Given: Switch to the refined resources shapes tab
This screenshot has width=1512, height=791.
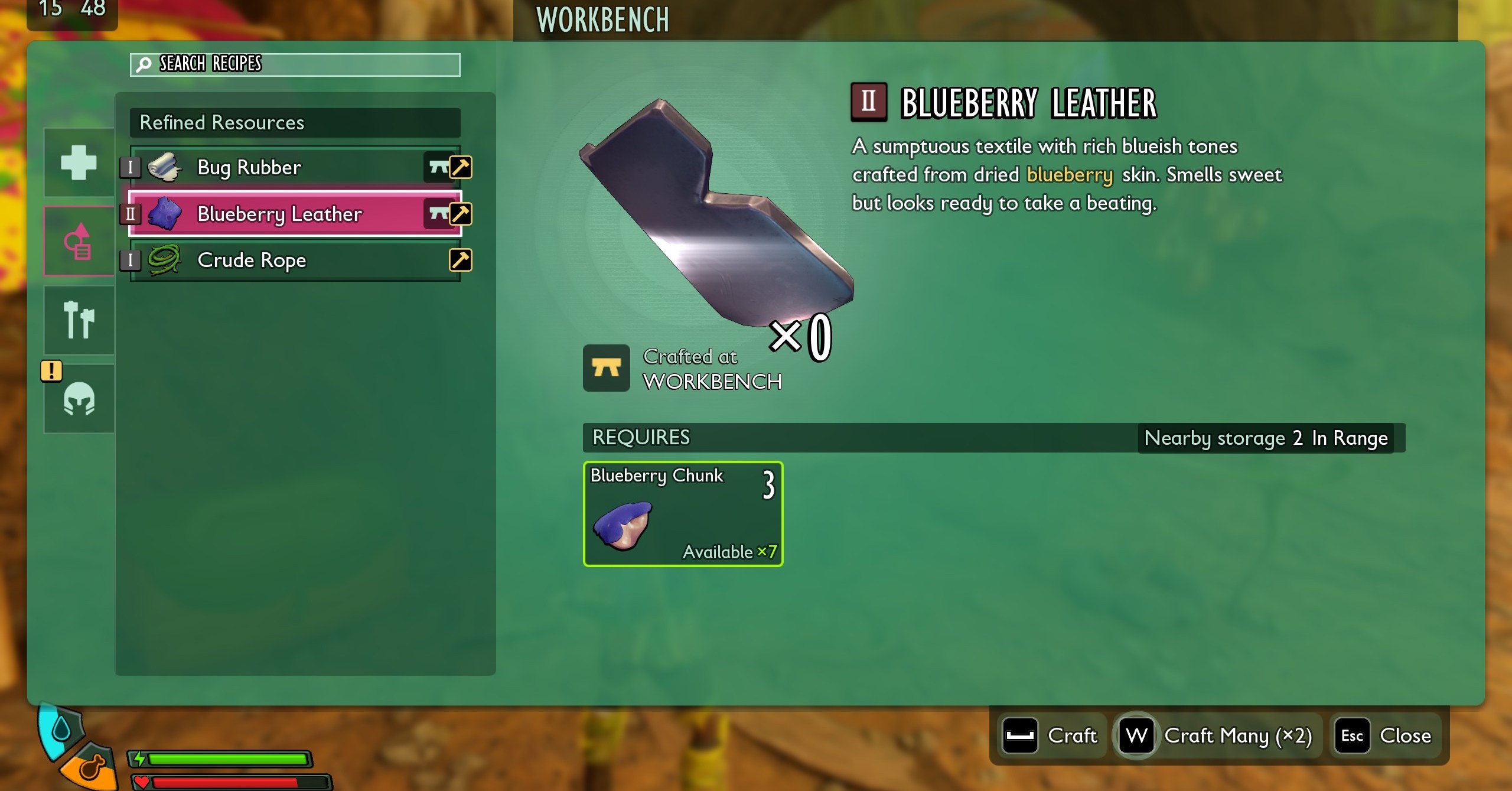Looking at the screenshot, I should point(79,242).
